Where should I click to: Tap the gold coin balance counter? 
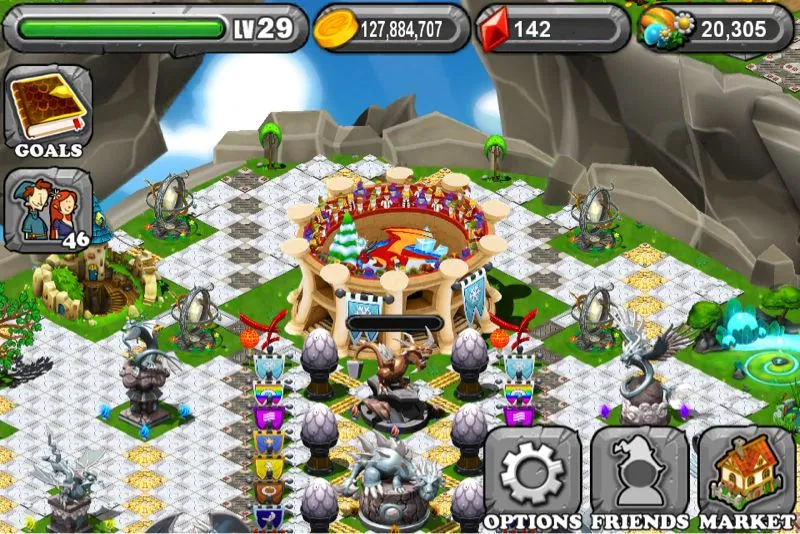(390, 29)
